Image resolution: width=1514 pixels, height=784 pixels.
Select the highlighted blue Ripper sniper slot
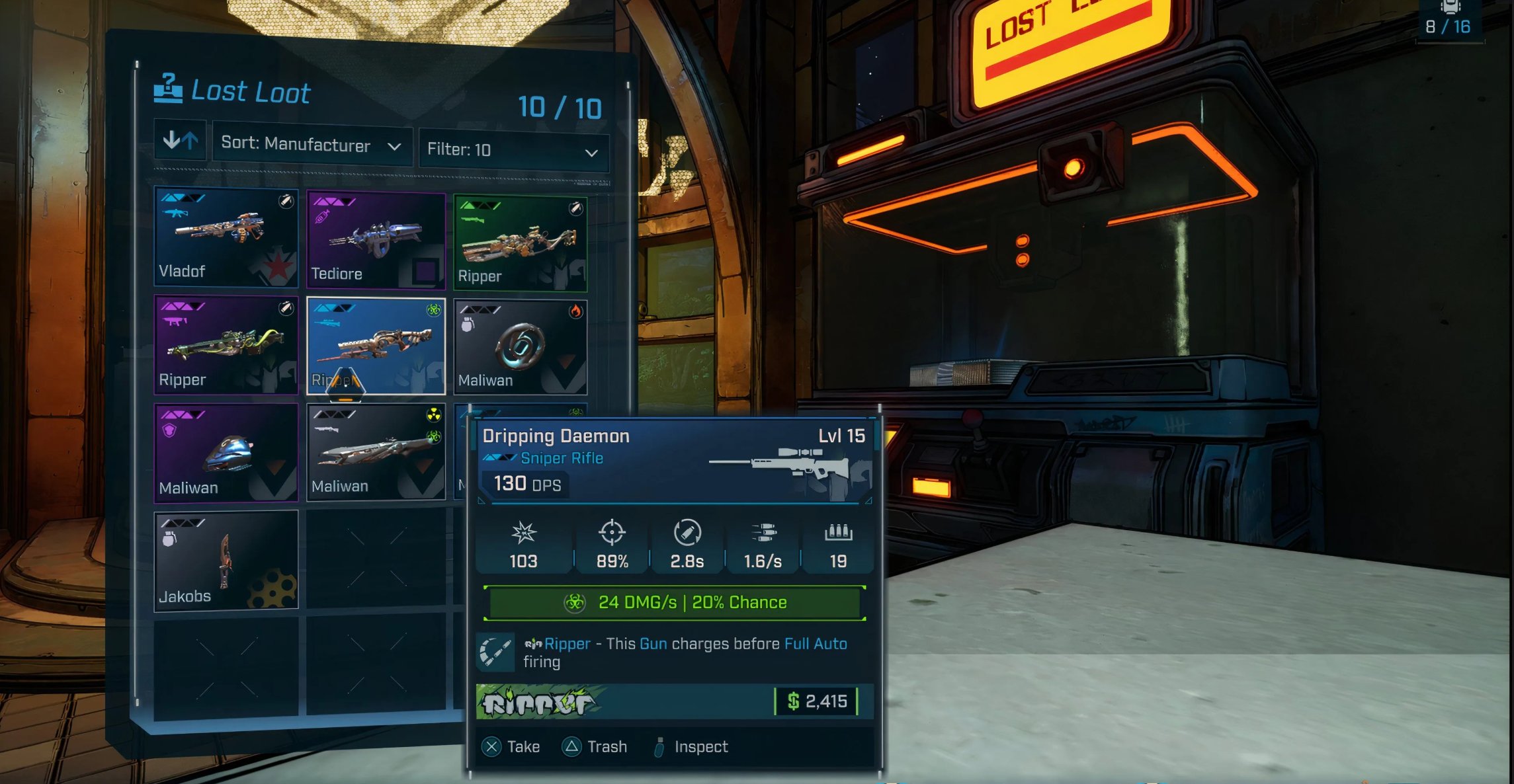[x=376, y=345]
